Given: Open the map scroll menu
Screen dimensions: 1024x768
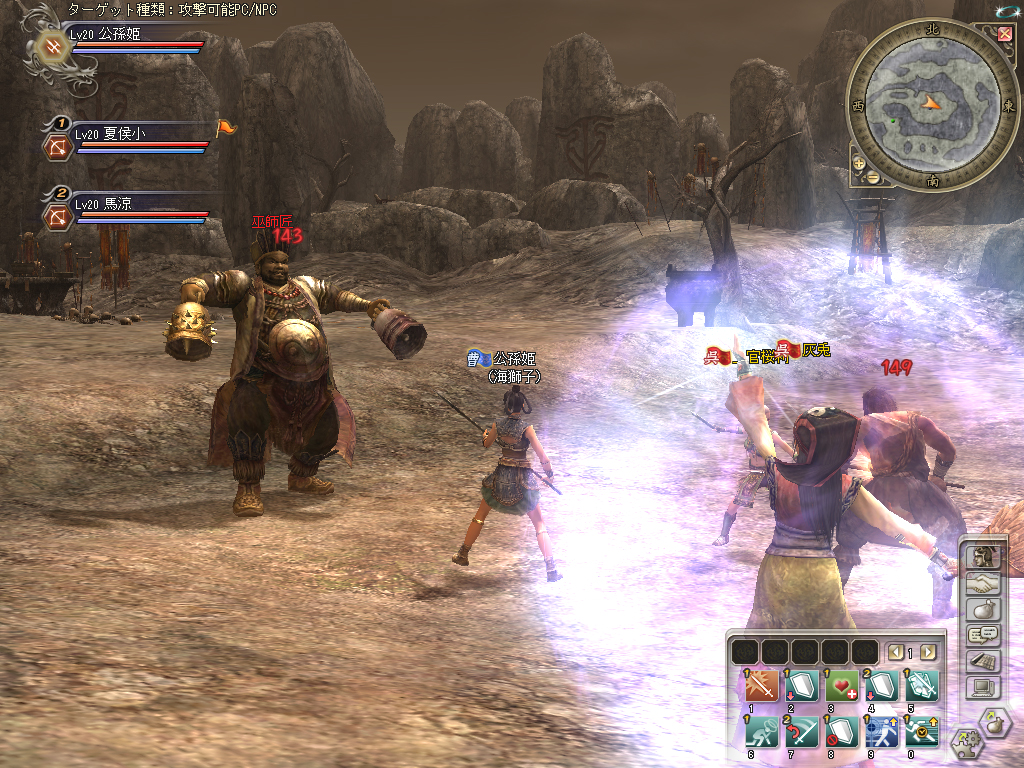Looking at the screenshot, I should pyautogui.click(x=981, y=661).
